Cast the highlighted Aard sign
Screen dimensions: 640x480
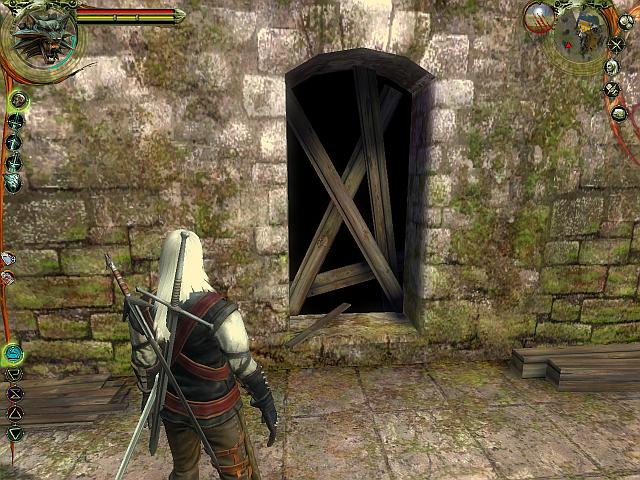(12, 352)
